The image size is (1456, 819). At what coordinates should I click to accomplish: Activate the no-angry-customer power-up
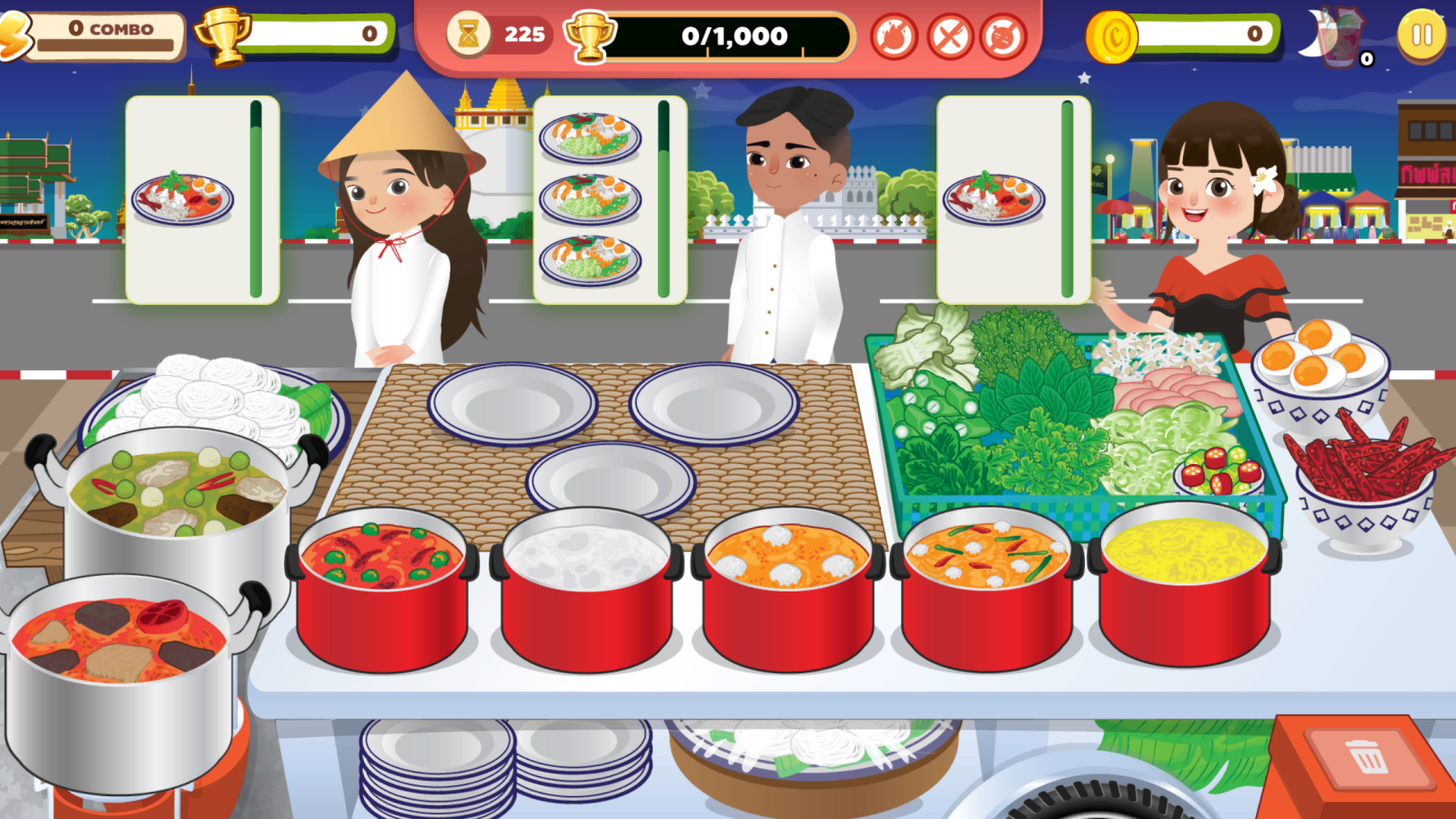coord(1004,37)
